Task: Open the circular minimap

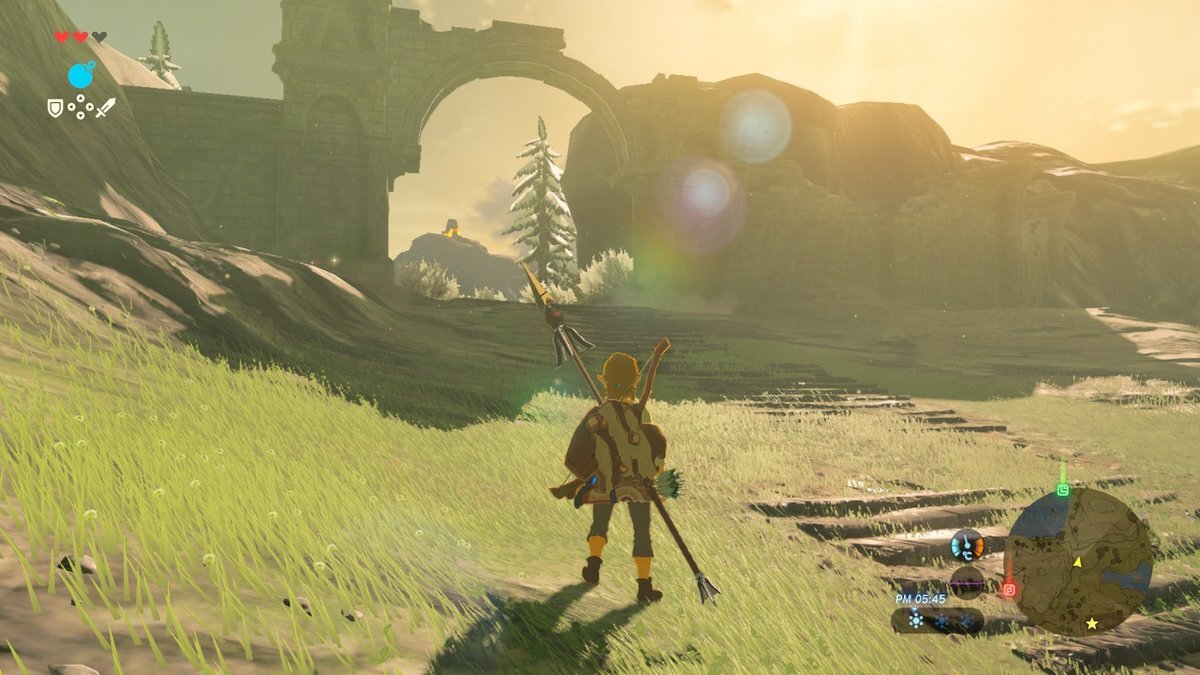Action: tap(1078, 561)
